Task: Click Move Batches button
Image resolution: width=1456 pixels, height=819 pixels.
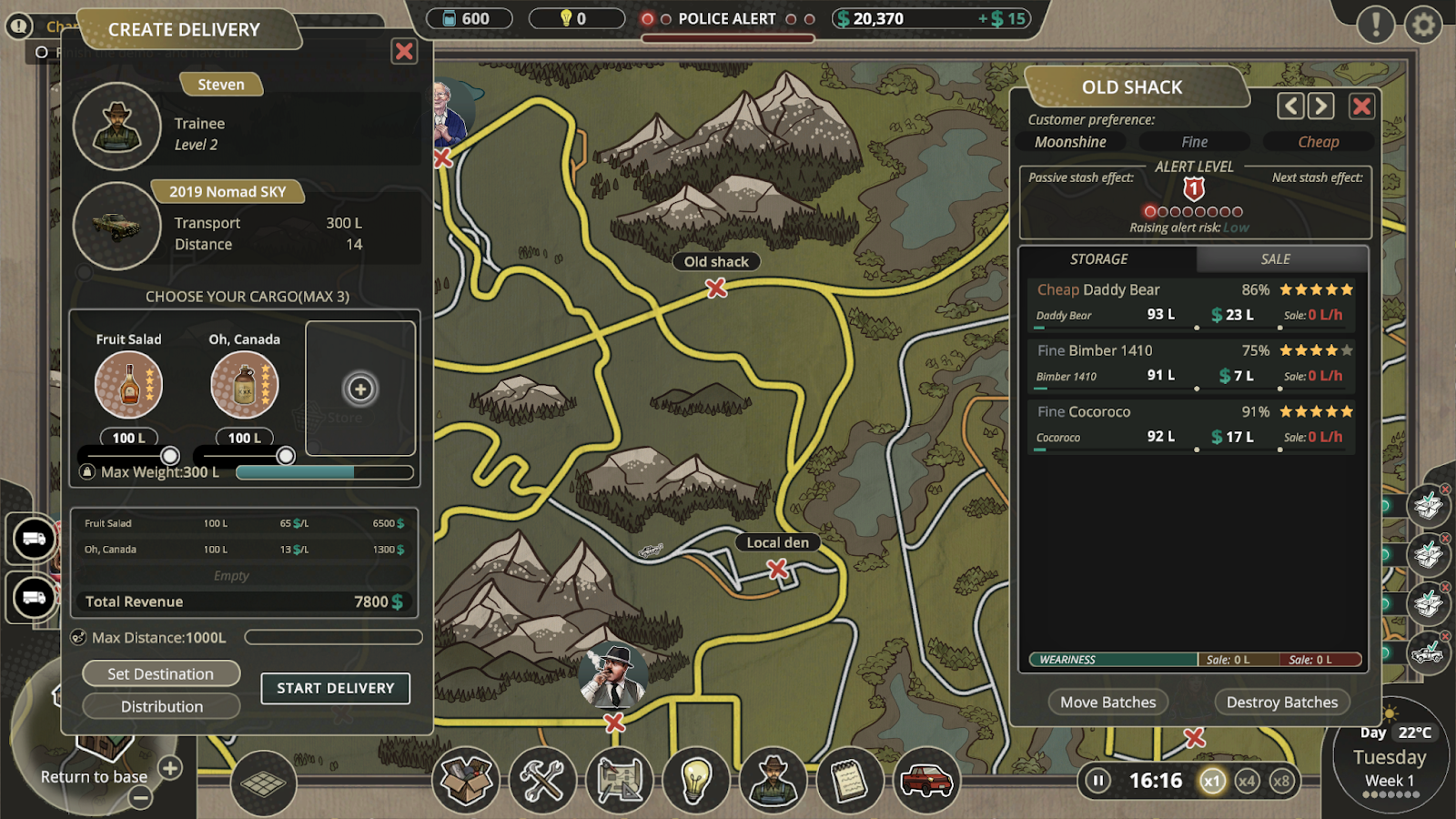Action: pyautogui.click(x=1107, y=702)
